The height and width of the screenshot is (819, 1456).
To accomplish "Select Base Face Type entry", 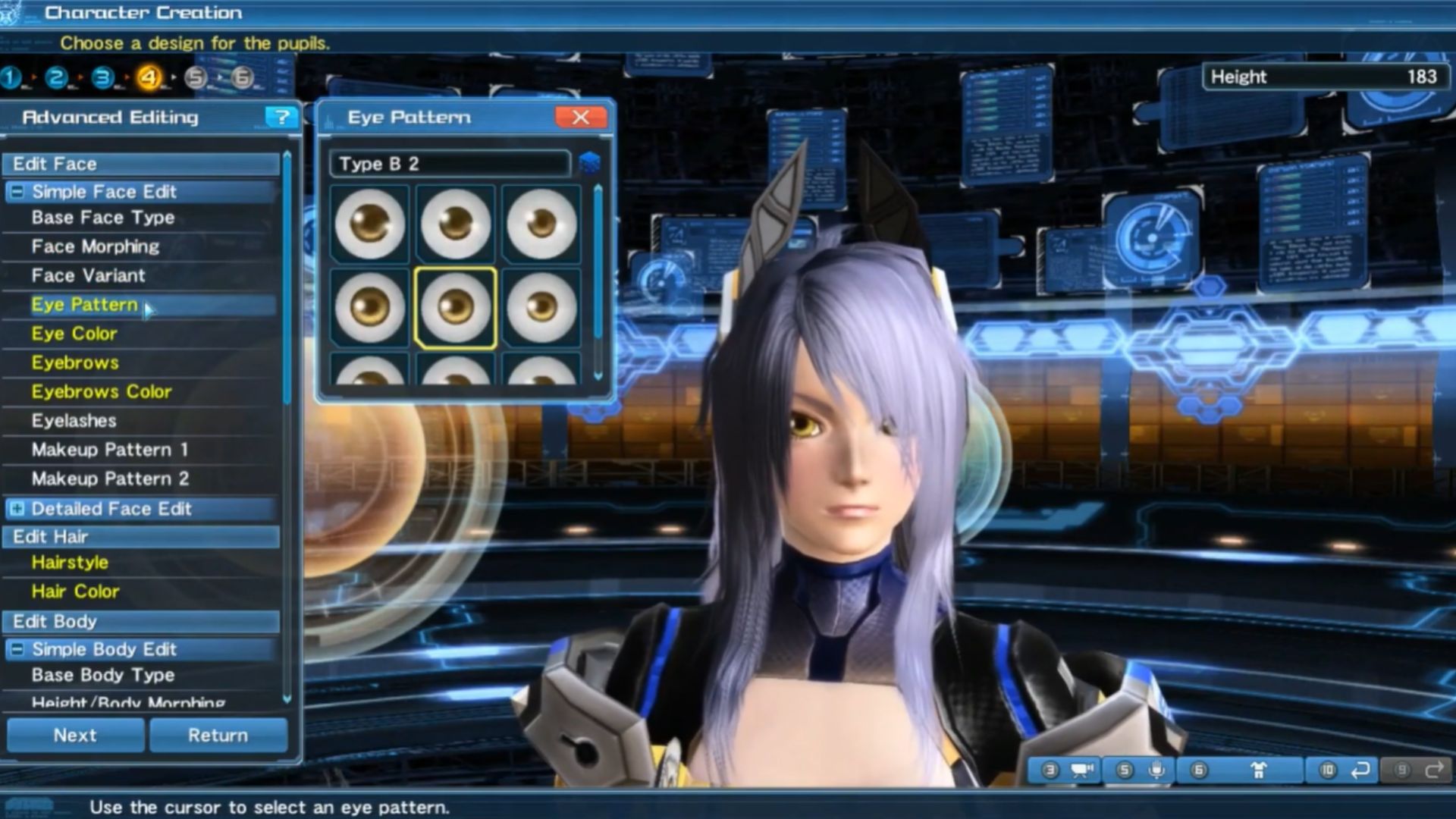I will pyautogui.click(x=103, y=218).
